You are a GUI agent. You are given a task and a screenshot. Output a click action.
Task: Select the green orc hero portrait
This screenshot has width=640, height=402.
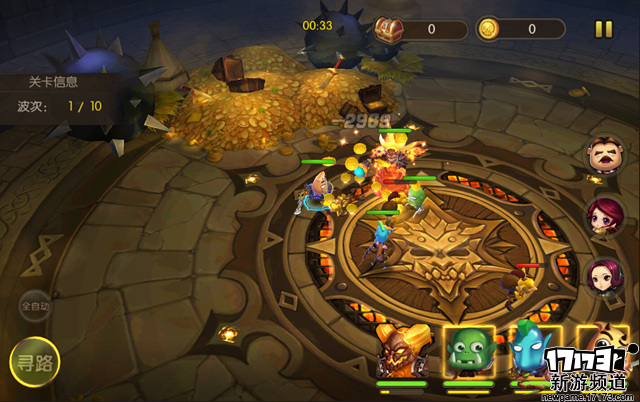tap(469, 352)
